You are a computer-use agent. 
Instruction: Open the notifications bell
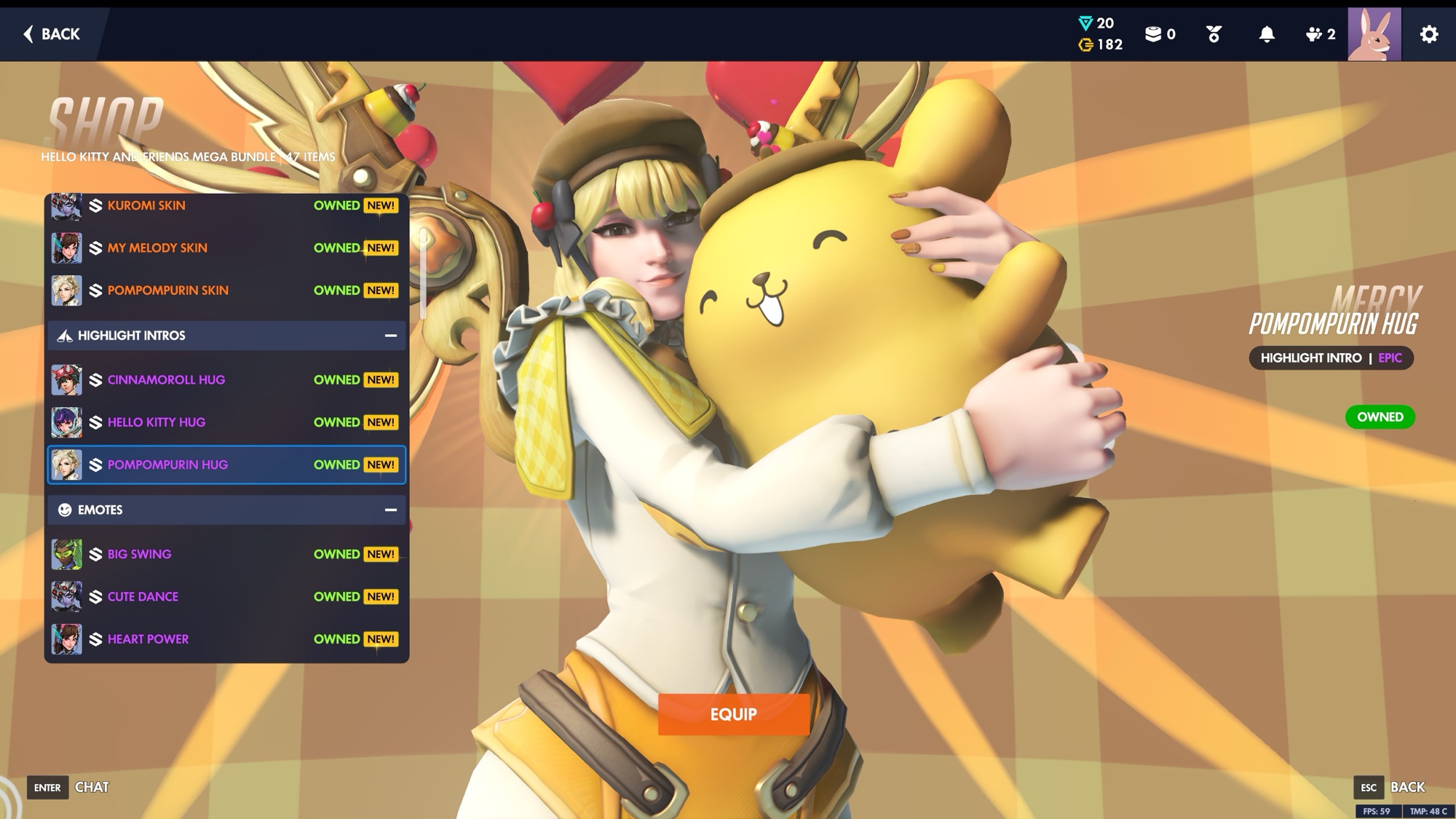click(x=1267, y=34)
